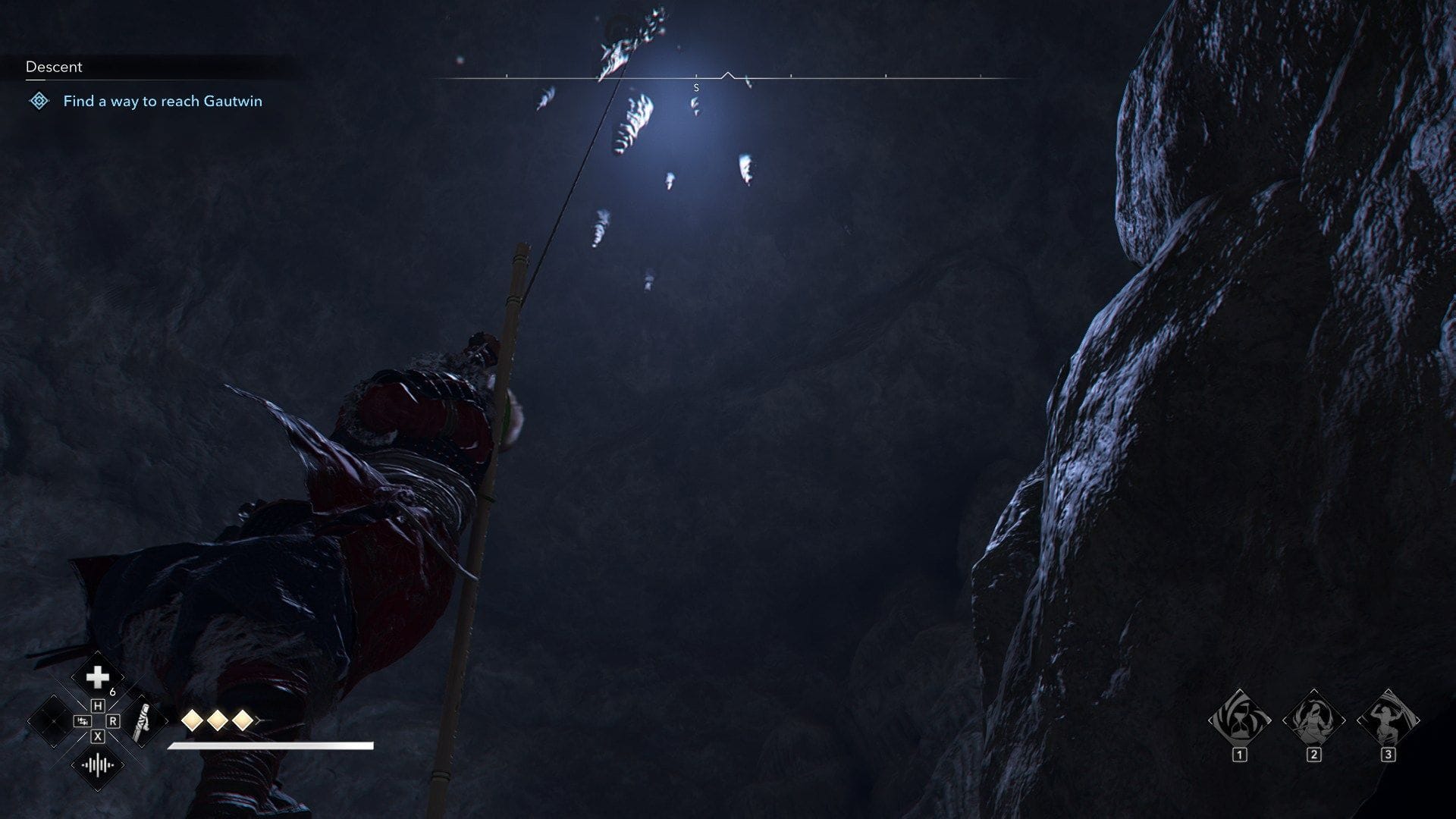The width and height of the screenshot is (1456, 819).
Task: Click the health potion cross icon
Action: (x=98, y=676)
